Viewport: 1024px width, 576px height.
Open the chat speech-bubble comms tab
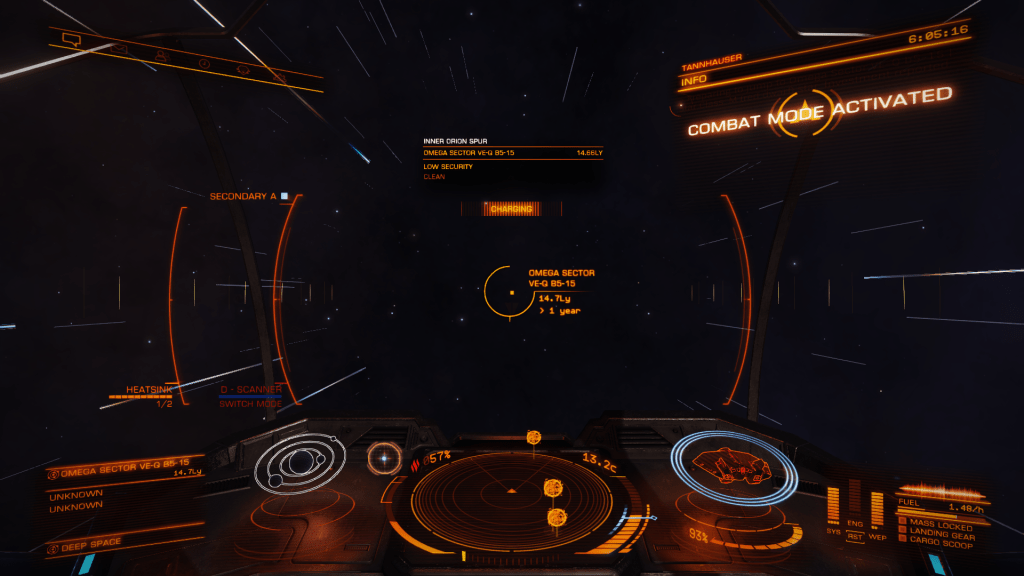pos(71,40)
